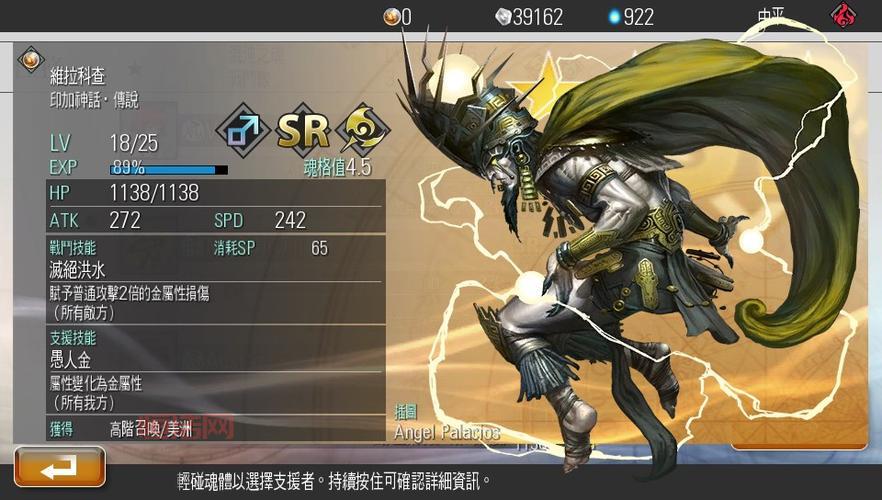Click the orange back arrow button
The image size is (882, 500).
60,467
